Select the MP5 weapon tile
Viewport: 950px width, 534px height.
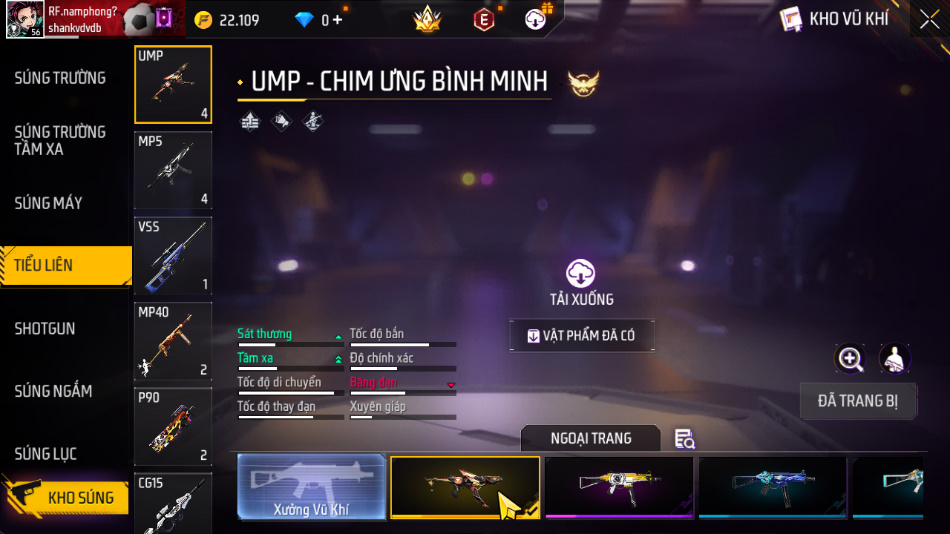tap(173, 170)
